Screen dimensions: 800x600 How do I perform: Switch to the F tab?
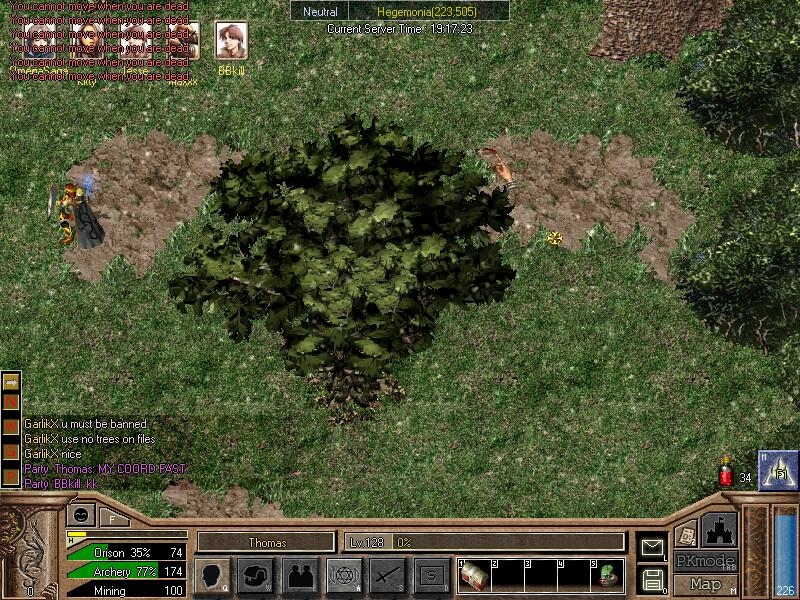pyautogui.click(x=112, y=518)
